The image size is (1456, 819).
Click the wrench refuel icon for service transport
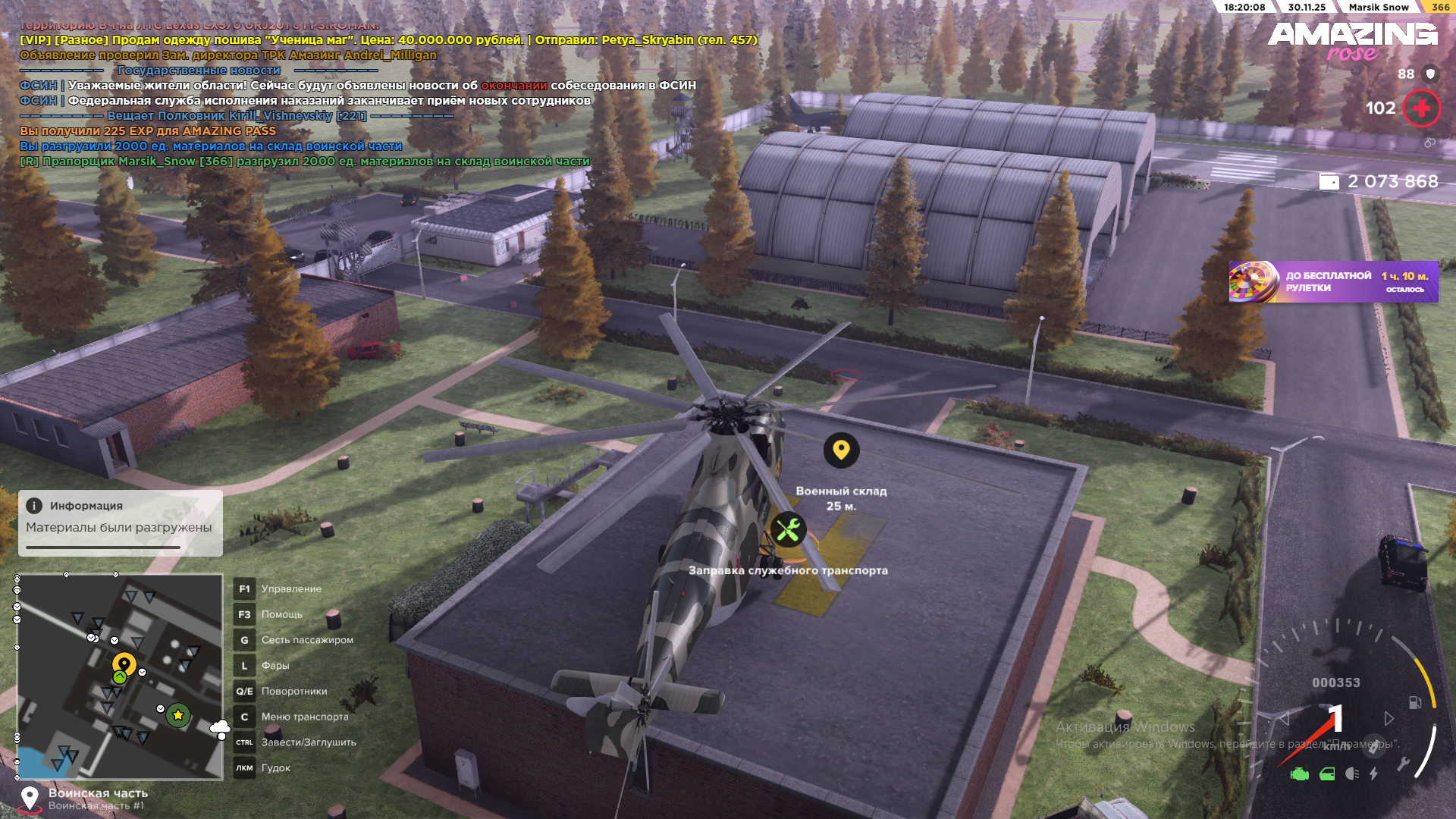click(x=788, y=530)
